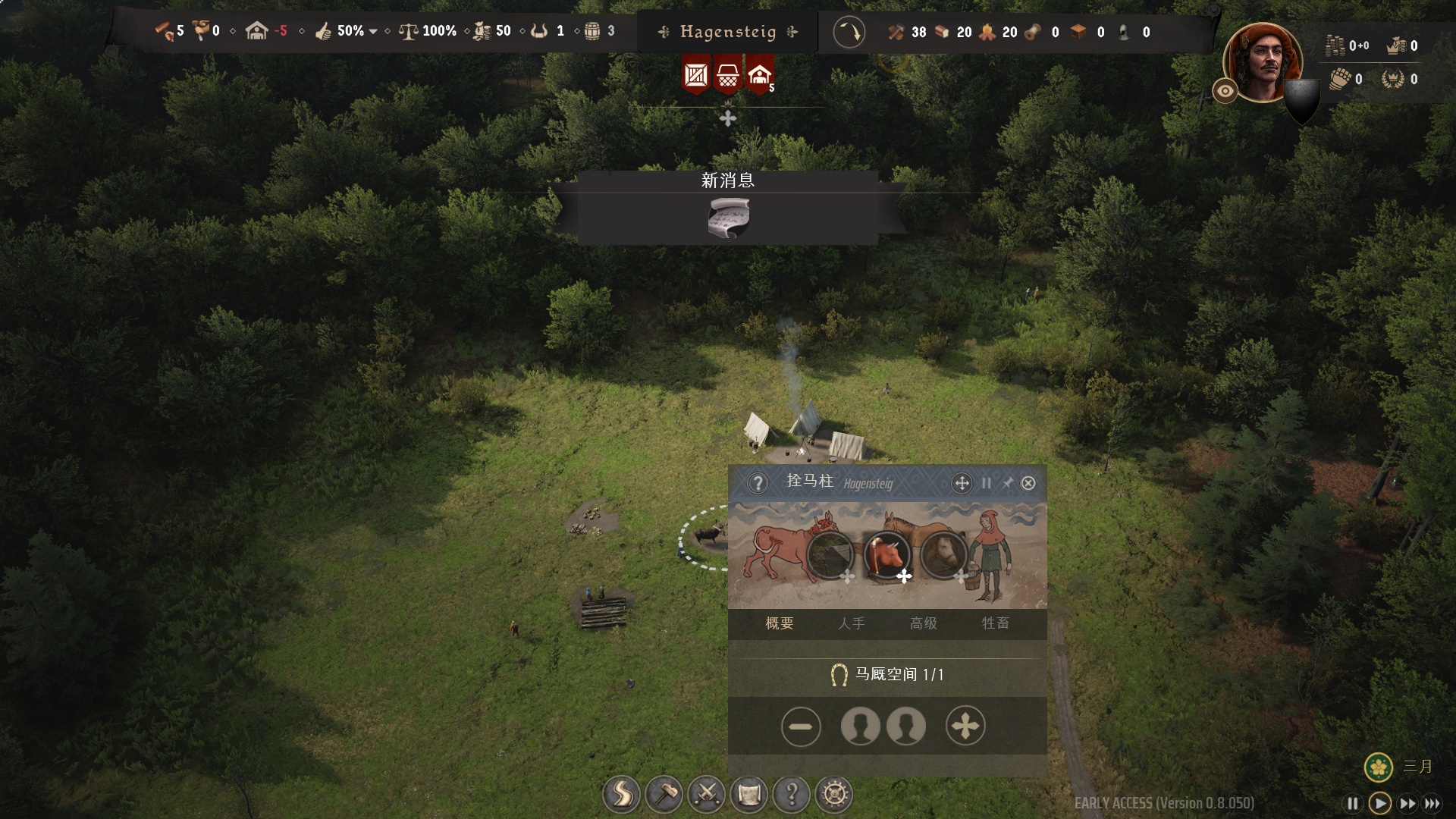Image resolution: width=1456 pixels, height=819 pixels.
Task: Open the 新消息 scroll message
Action: (x=728, y=218)
